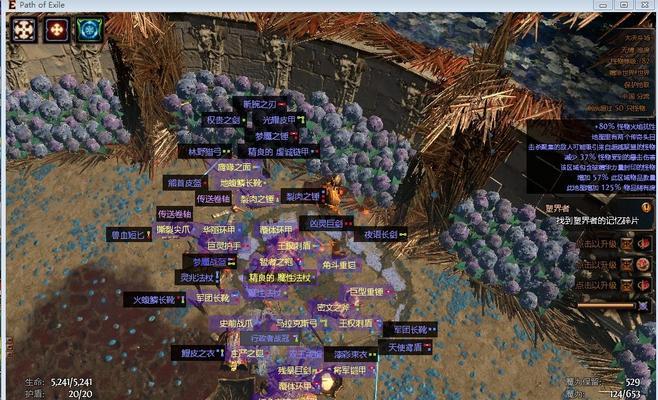This screenshot has width=658, height=400.
Task: Pick up the 地蝮鳞长靴 drop
Action: tap(240, 183)
